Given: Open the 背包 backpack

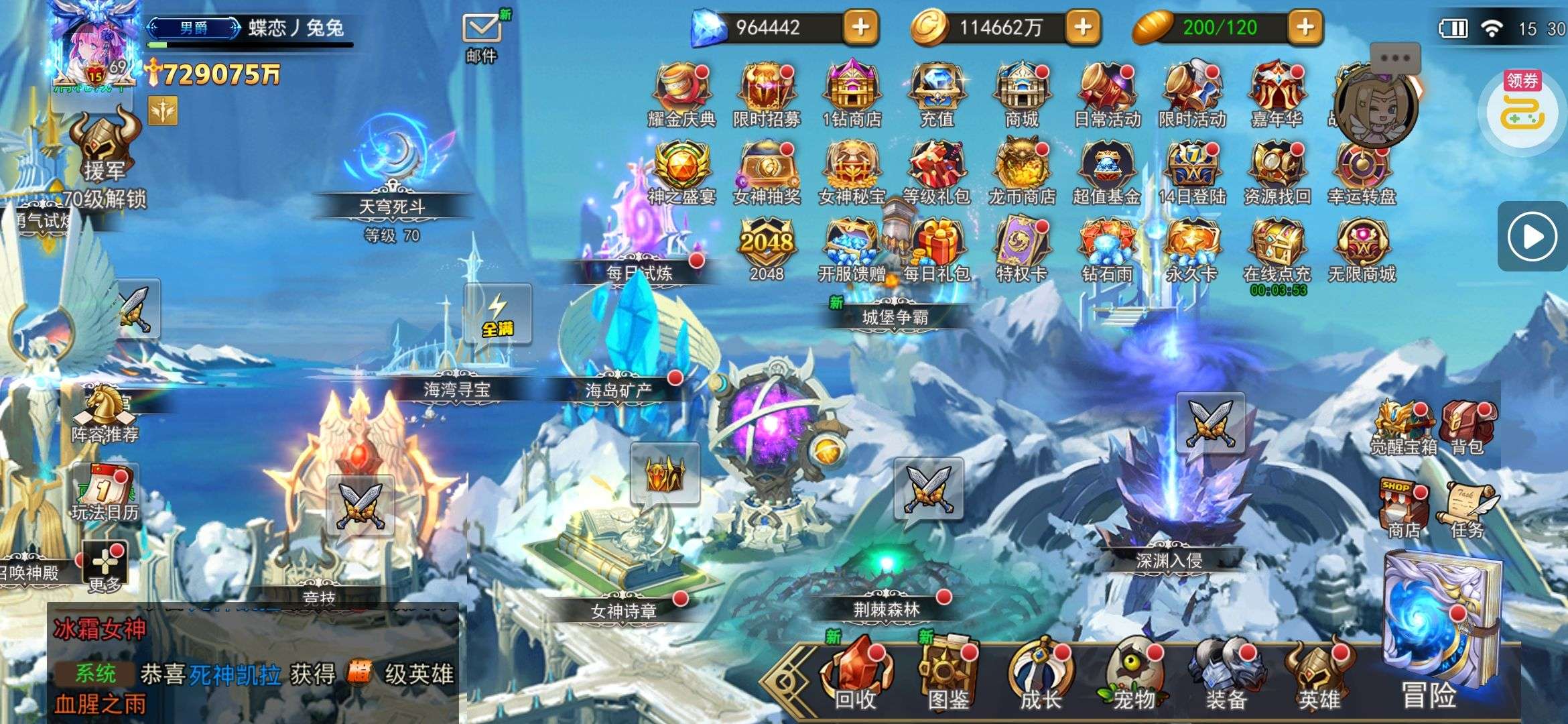Looking at the screenshot, I should click(x=1467, y=428).
